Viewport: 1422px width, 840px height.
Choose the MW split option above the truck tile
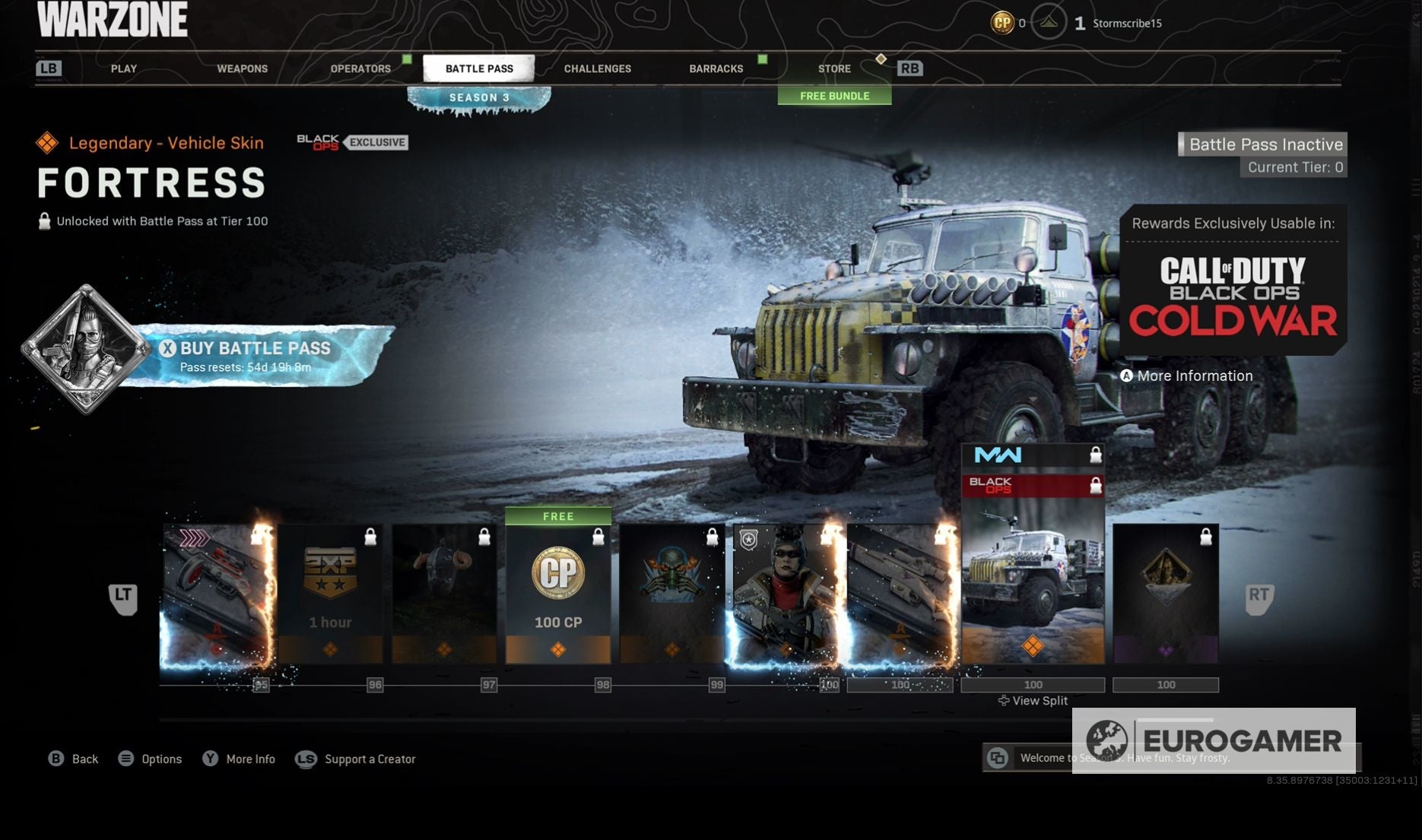coord(1032,455)
